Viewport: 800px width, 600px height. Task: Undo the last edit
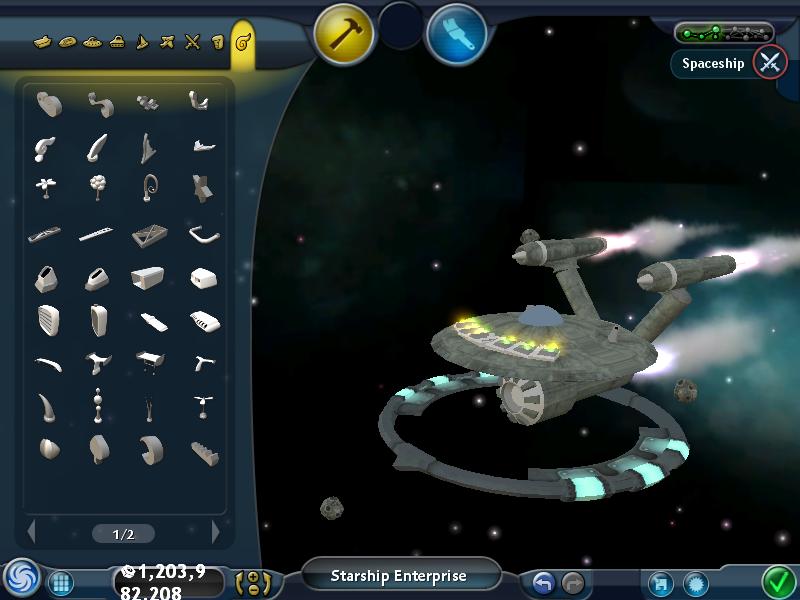tap(543, 582)
